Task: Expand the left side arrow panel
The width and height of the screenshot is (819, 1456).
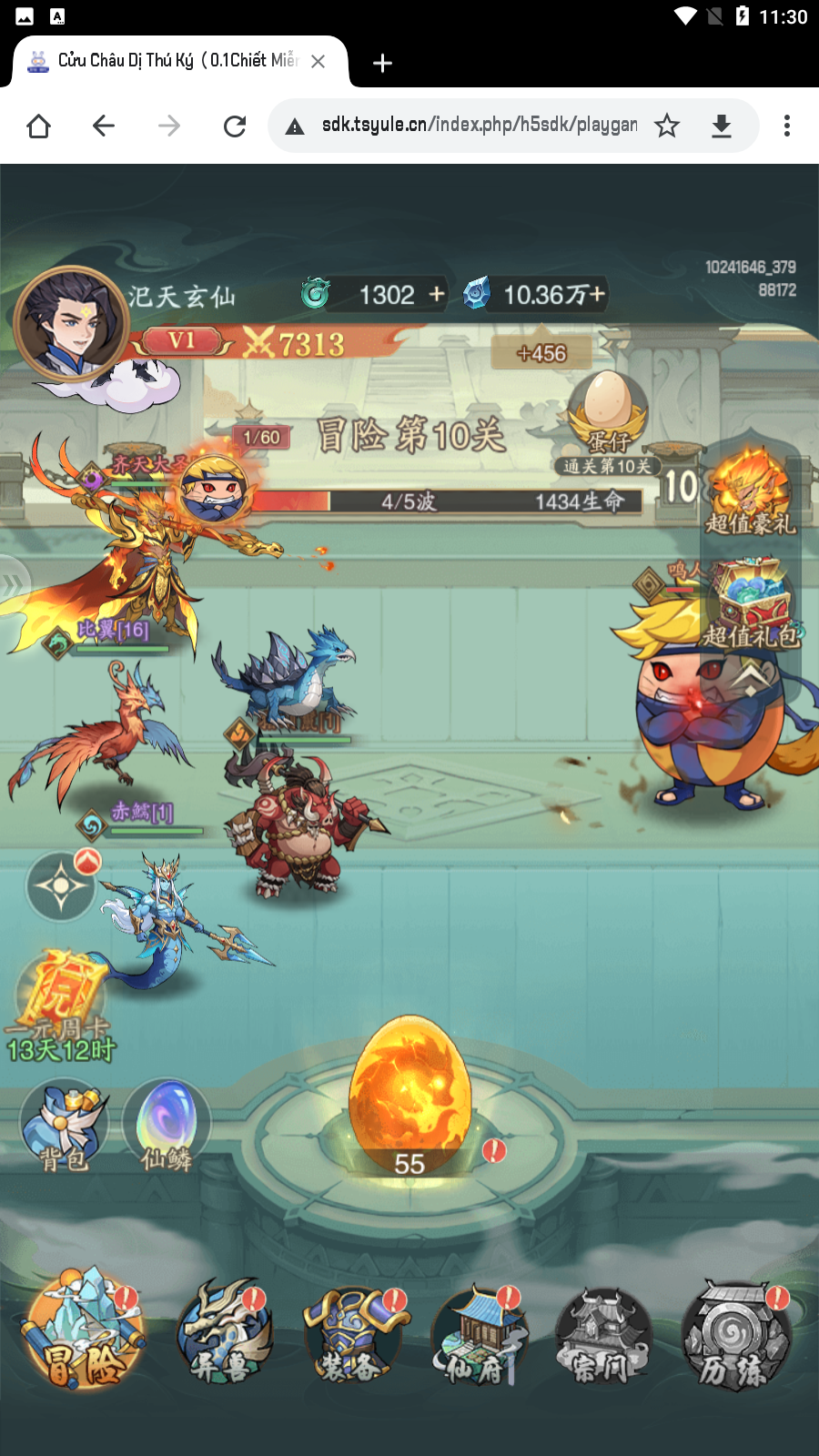Action: click(x=13, y=584)
